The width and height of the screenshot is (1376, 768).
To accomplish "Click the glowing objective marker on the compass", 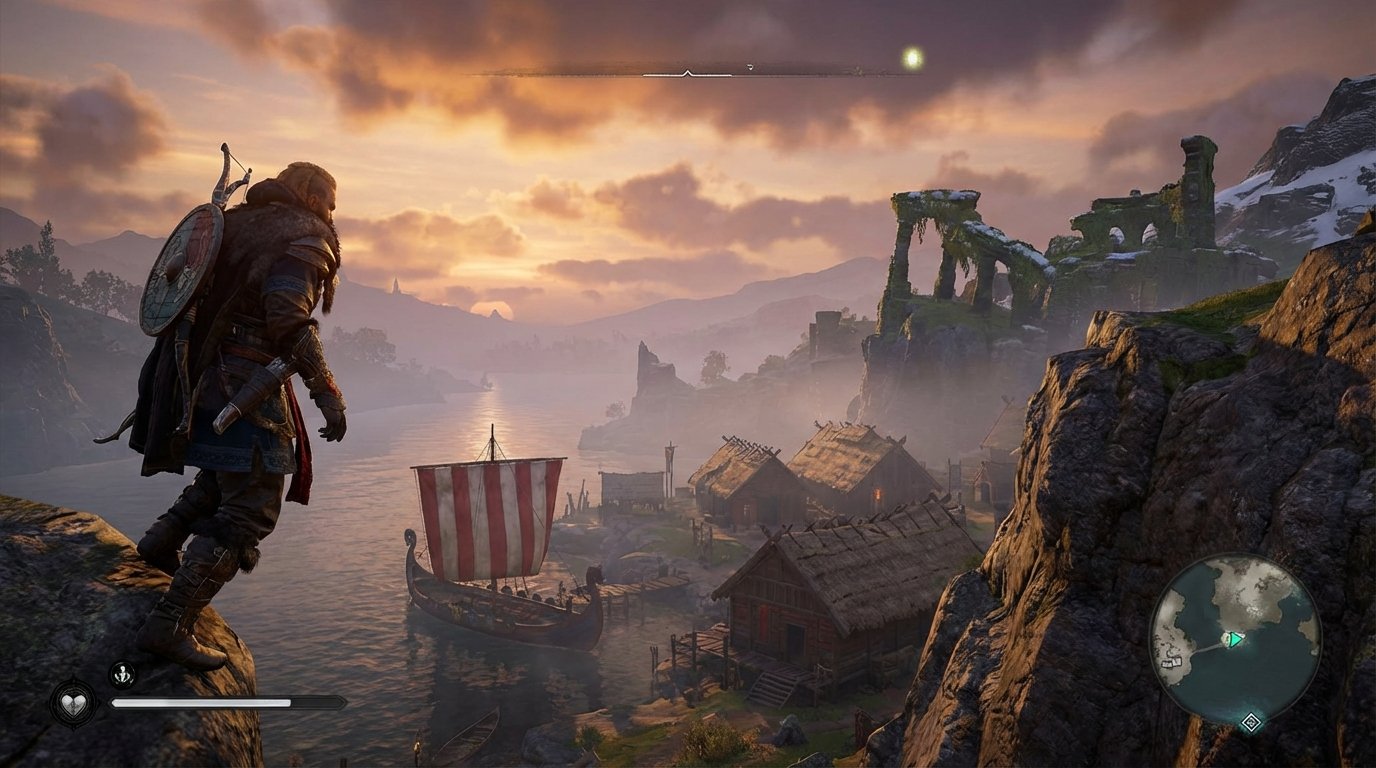I will point(913,56).
